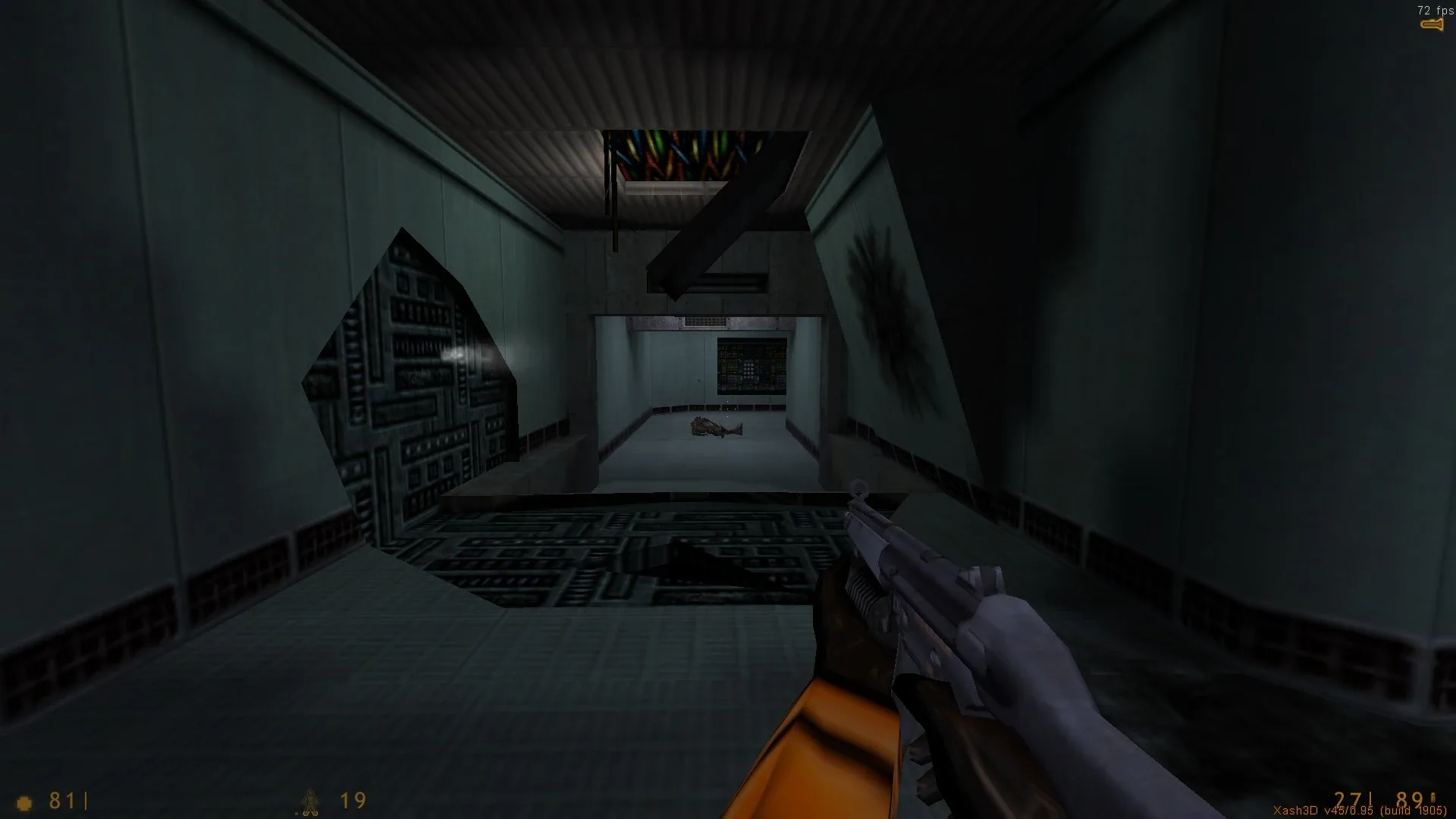1456x819 pixels.
Task: Click the Xash3D version text in bottom right
Action: (1359, 810)
